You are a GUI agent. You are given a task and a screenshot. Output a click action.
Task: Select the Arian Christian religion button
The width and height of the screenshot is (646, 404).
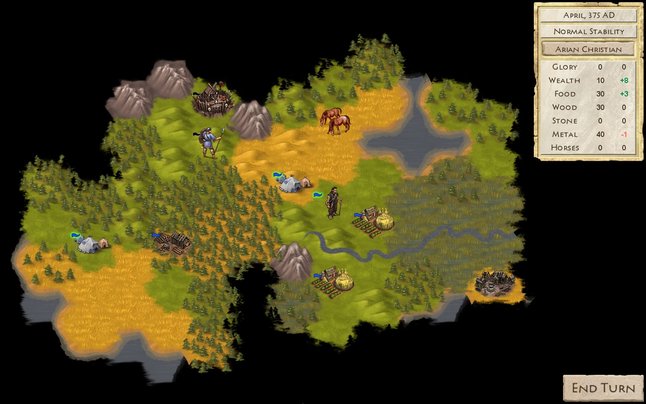(x=587, y=48)
